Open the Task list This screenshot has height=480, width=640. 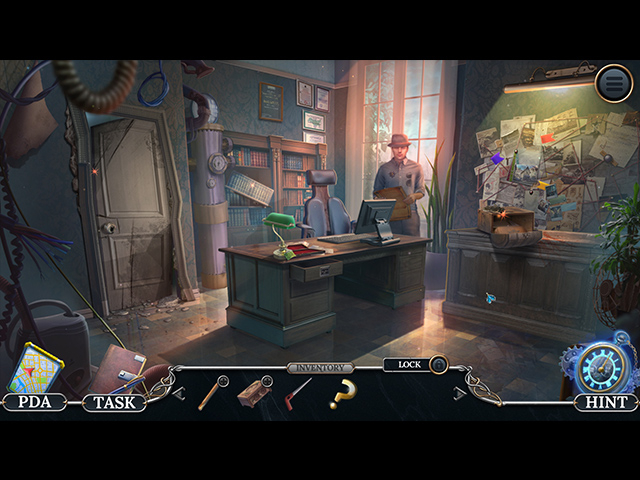point(113,402)
